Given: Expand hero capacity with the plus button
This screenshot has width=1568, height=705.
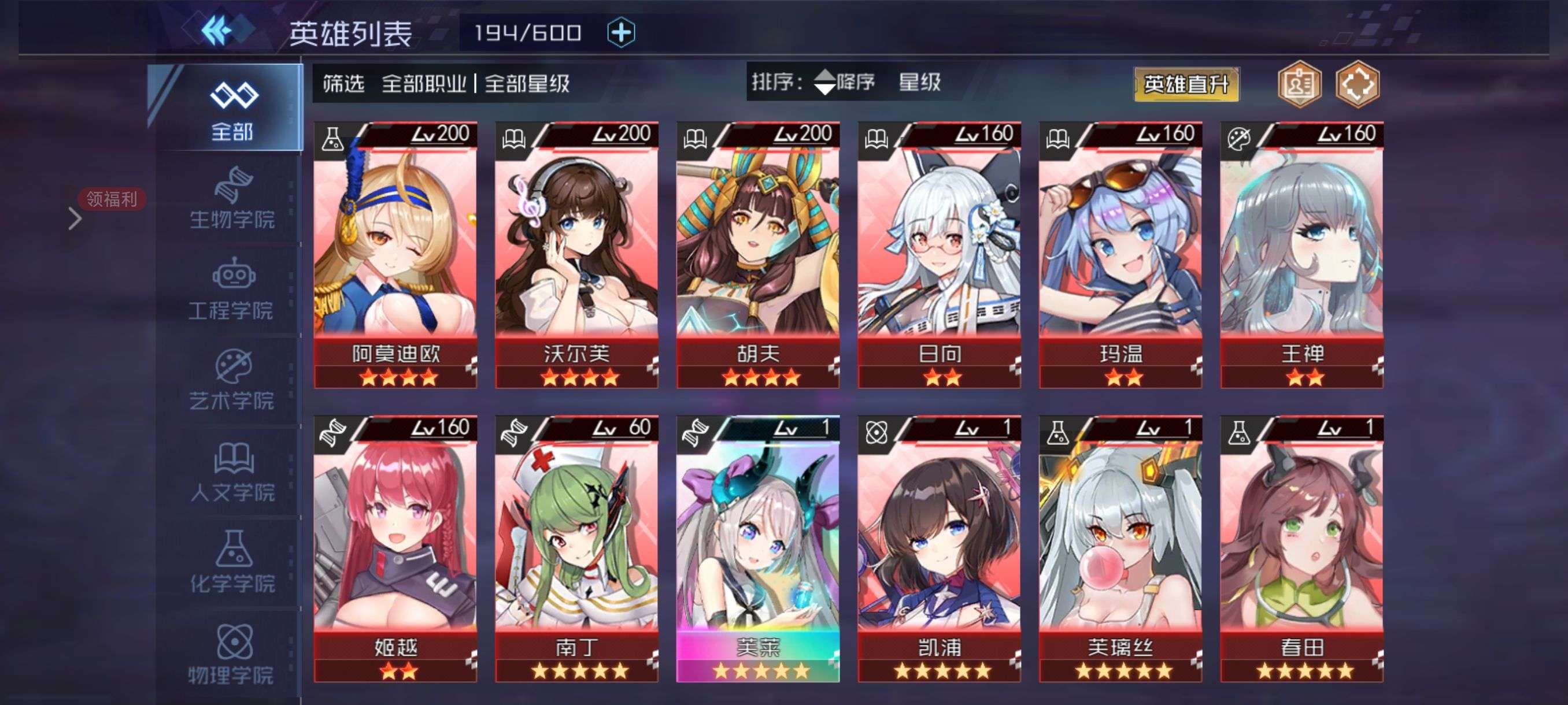Looking at the screenshot, I should pyautogui.click(x=621, y=32).
